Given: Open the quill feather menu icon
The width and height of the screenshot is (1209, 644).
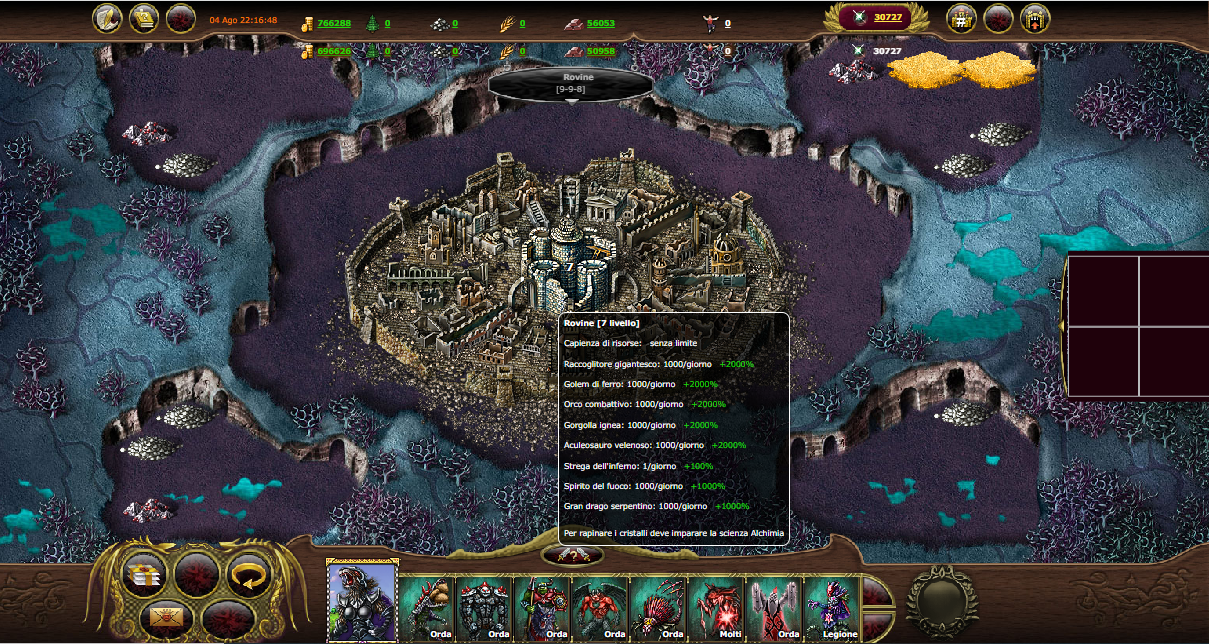Looking at the screenshot, I should (x=107, y=18).
